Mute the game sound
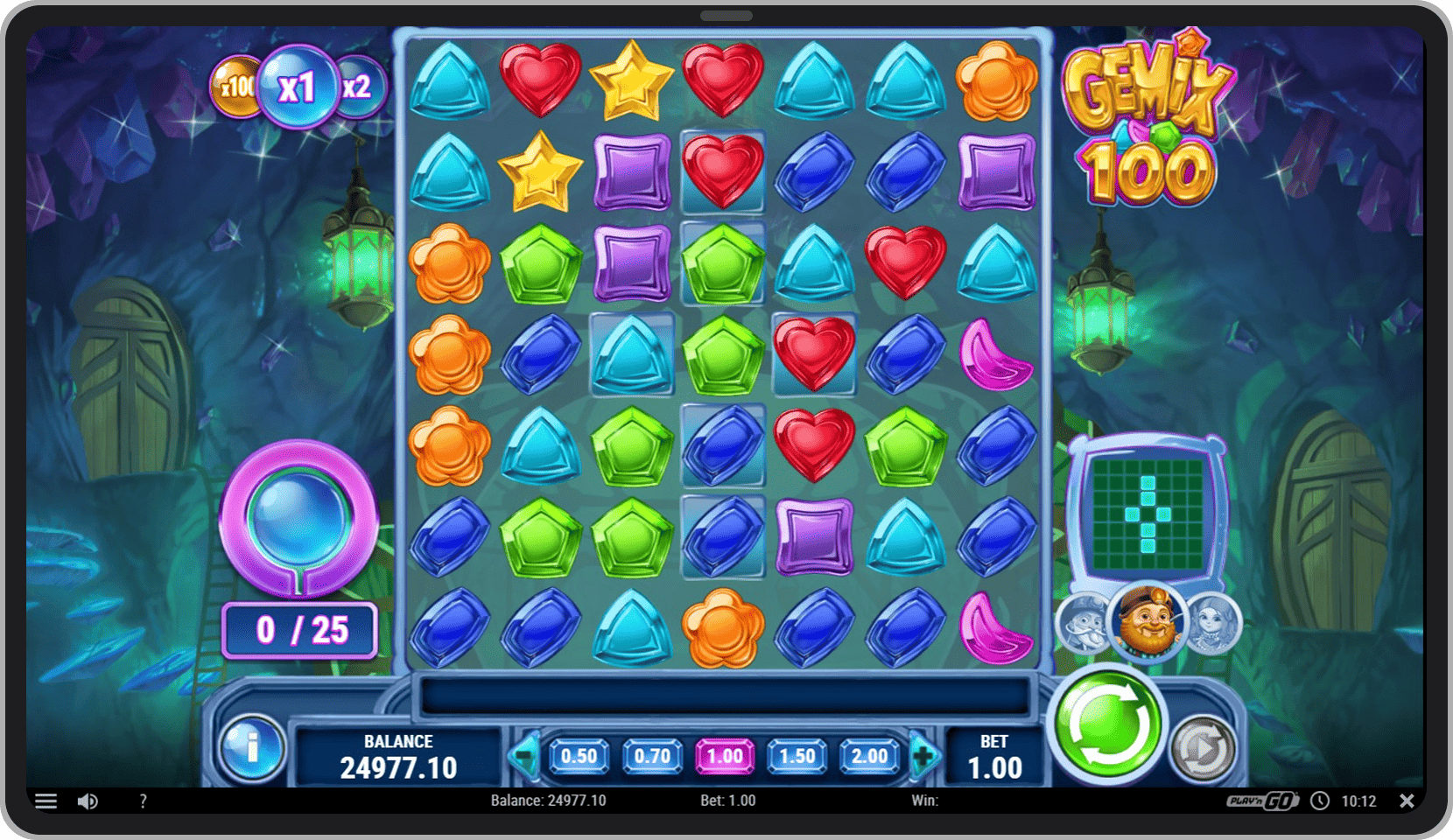Screen dimensions: 1453x840 [87, 801]
